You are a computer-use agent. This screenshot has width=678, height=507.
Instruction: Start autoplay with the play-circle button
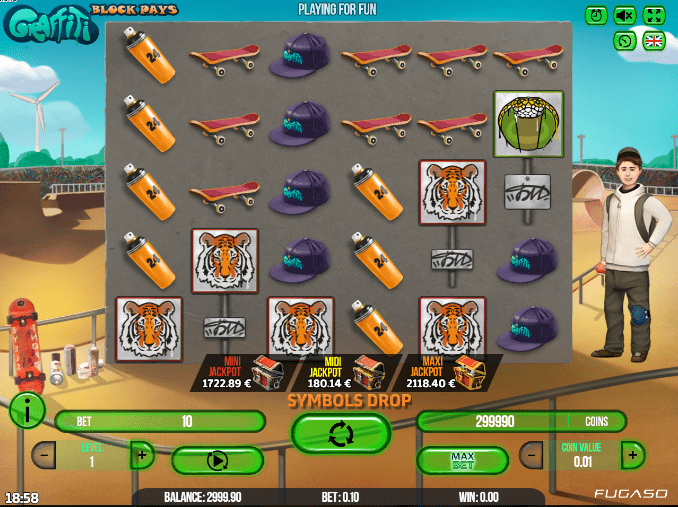[x=217, y=461]
